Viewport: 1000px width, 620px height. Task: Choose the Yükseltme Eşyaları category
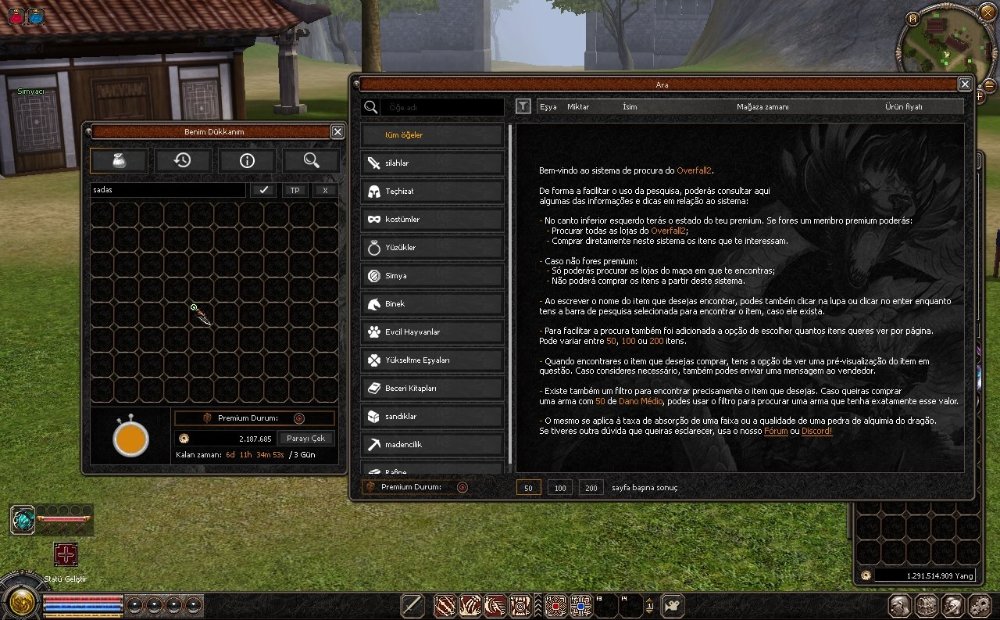click(432, 360)
